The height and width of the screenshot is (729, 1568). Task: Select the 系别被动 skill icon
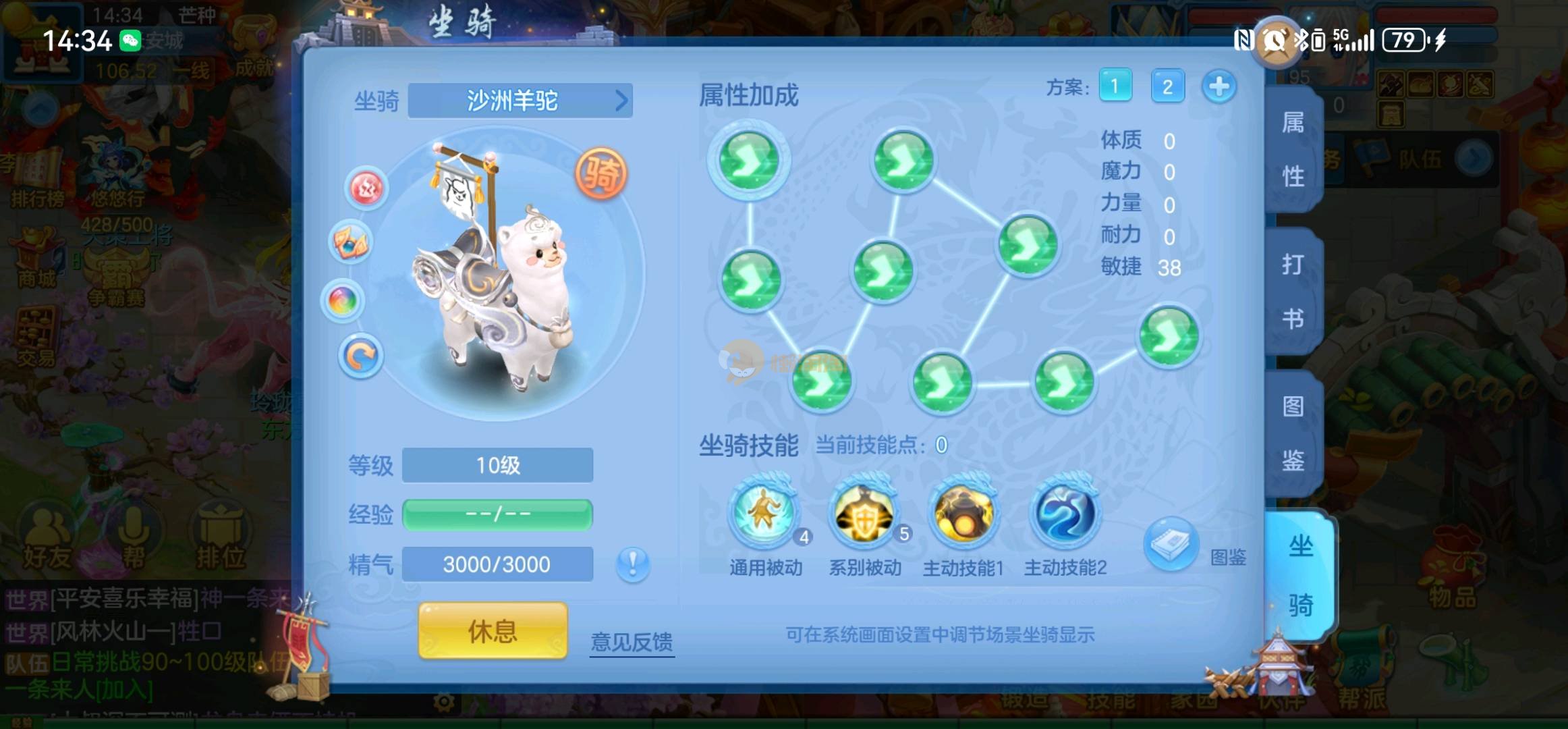864,513
